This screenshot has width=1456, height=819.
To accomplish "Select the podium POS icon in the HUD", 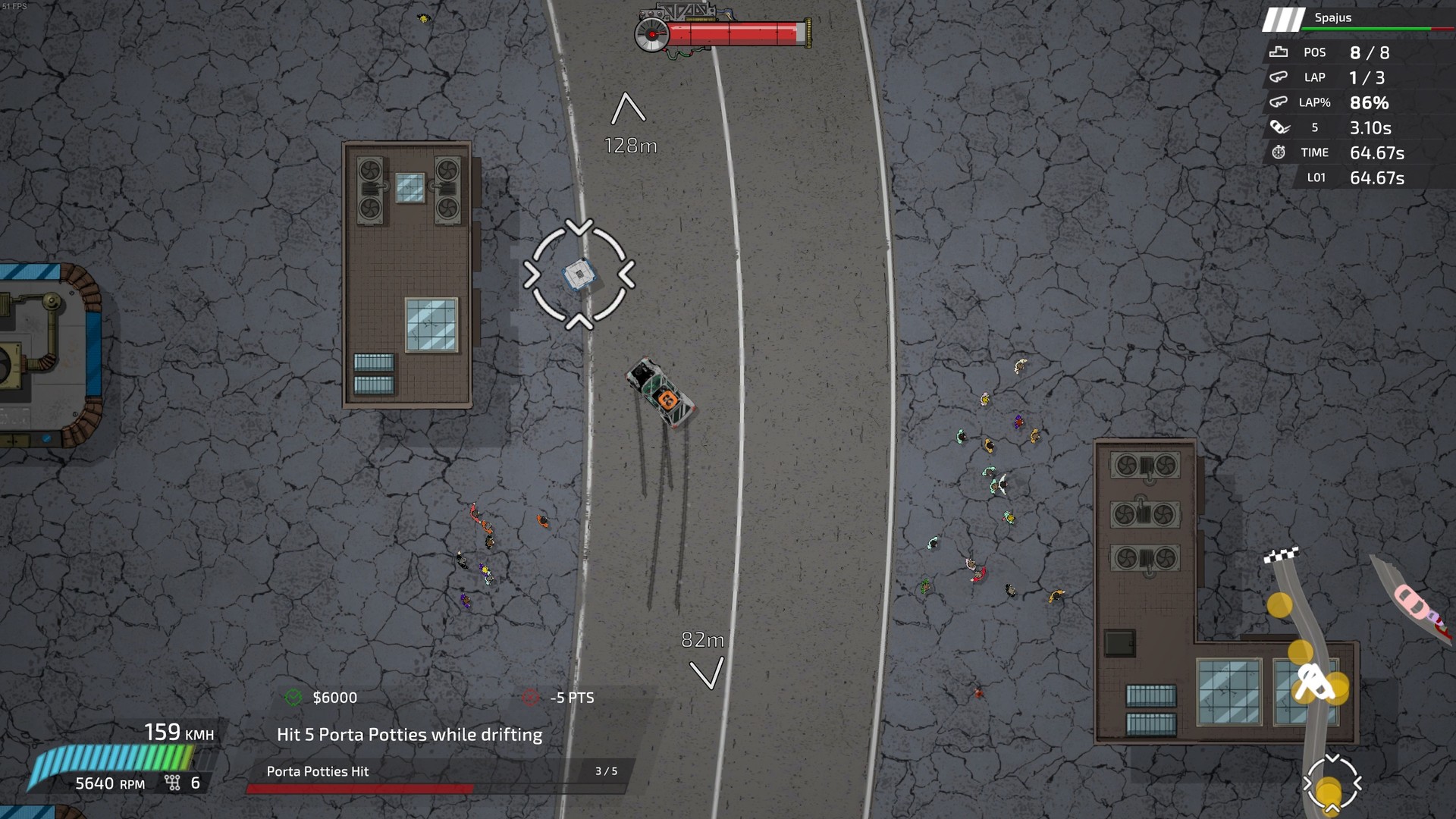I will (1279, 52).
